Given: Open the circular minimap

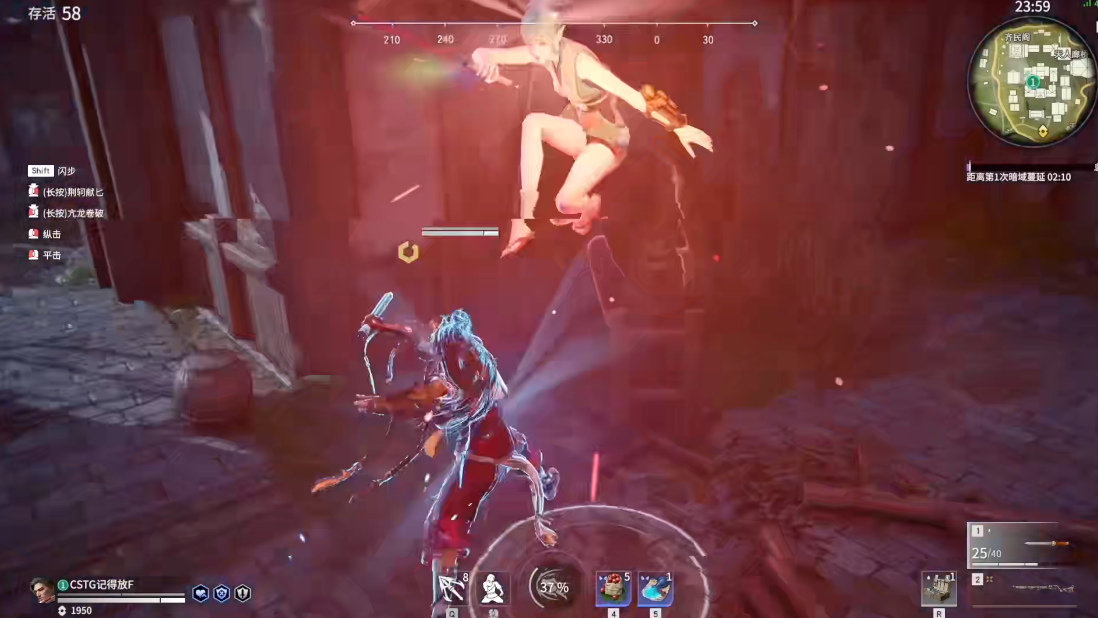Looking at the screenshot, I should 1032,81.
